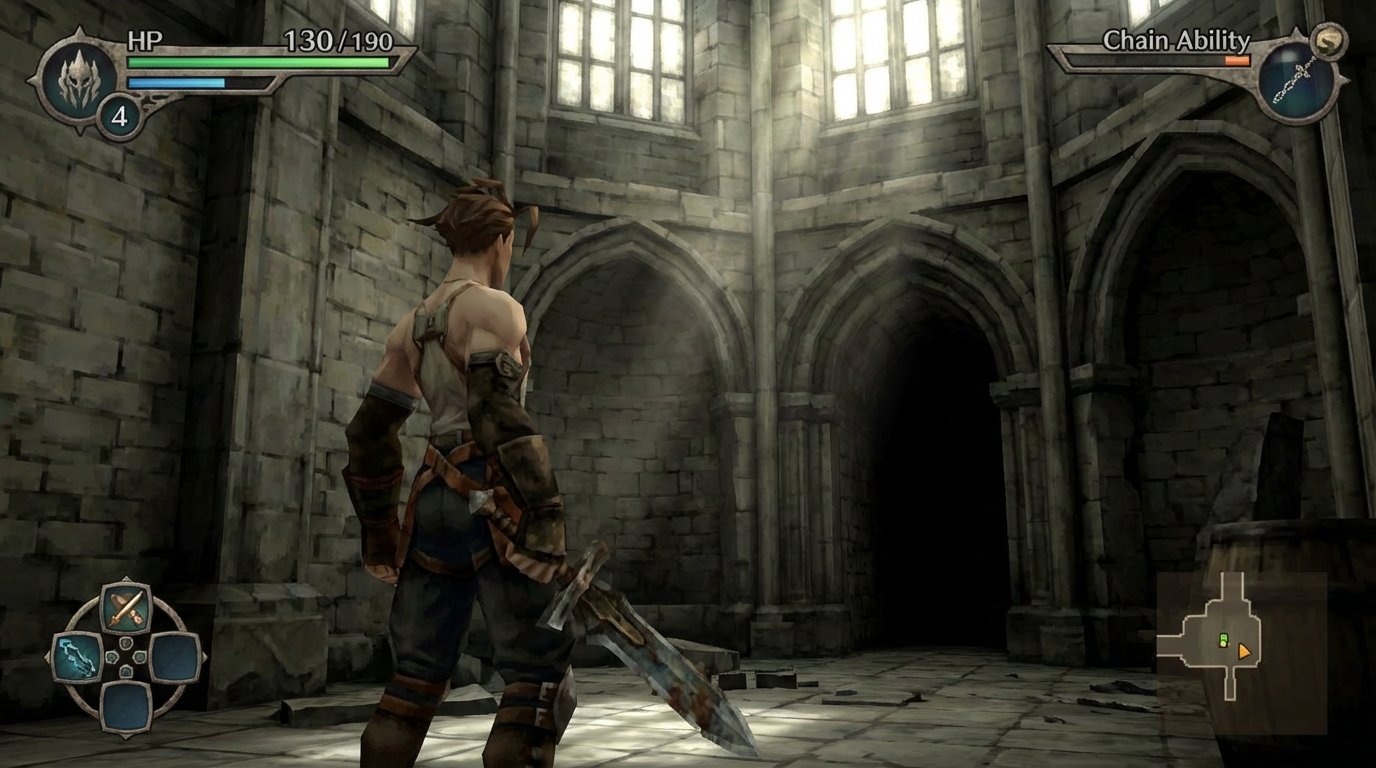Select the lightning chain ability on the command wheel
The height and width of the screenshot is (768, 1376).
(x=76, y=658)
